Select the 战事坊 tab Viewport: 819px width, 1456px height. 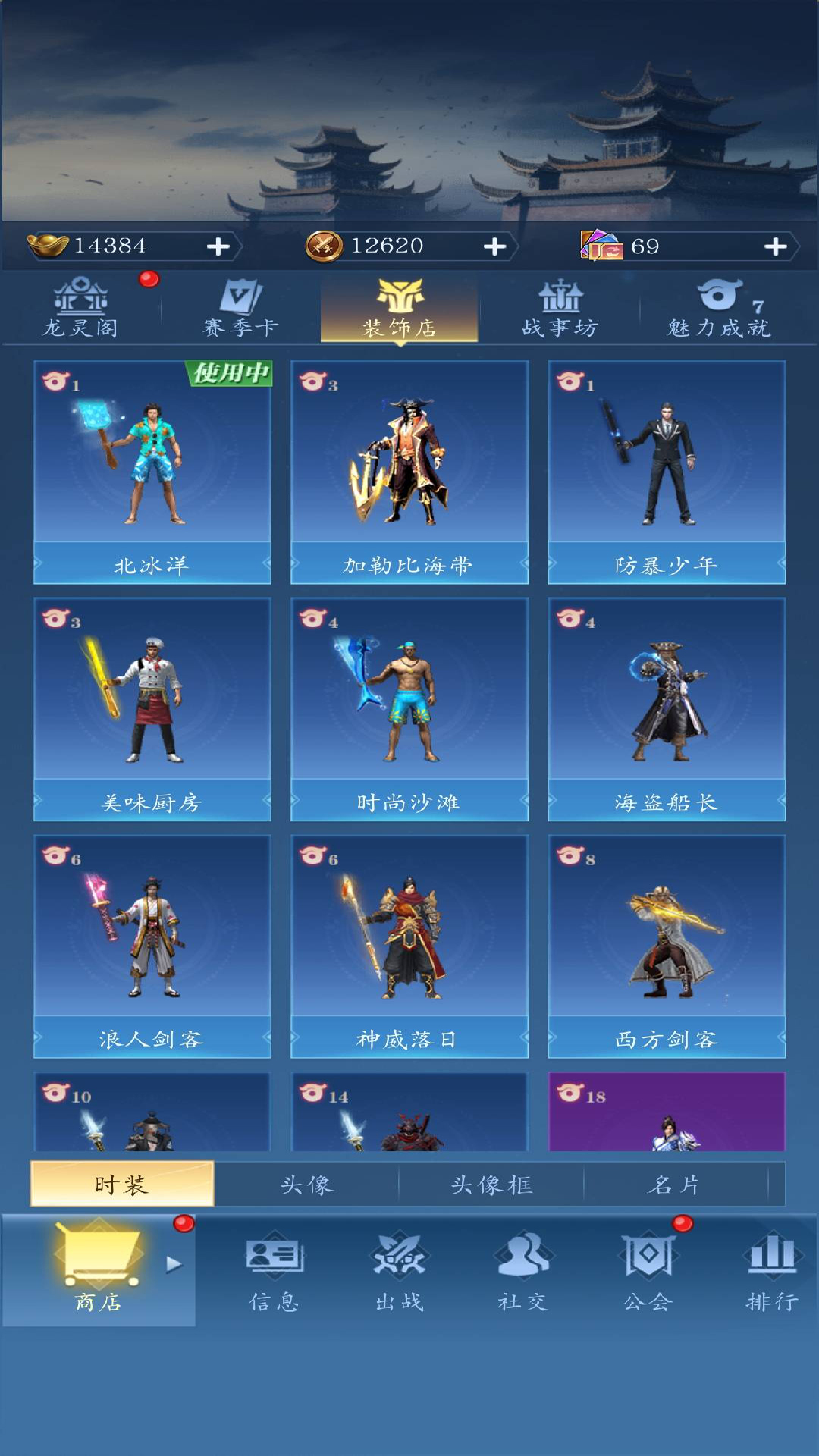pyautogui.click(x=560, y=309)
